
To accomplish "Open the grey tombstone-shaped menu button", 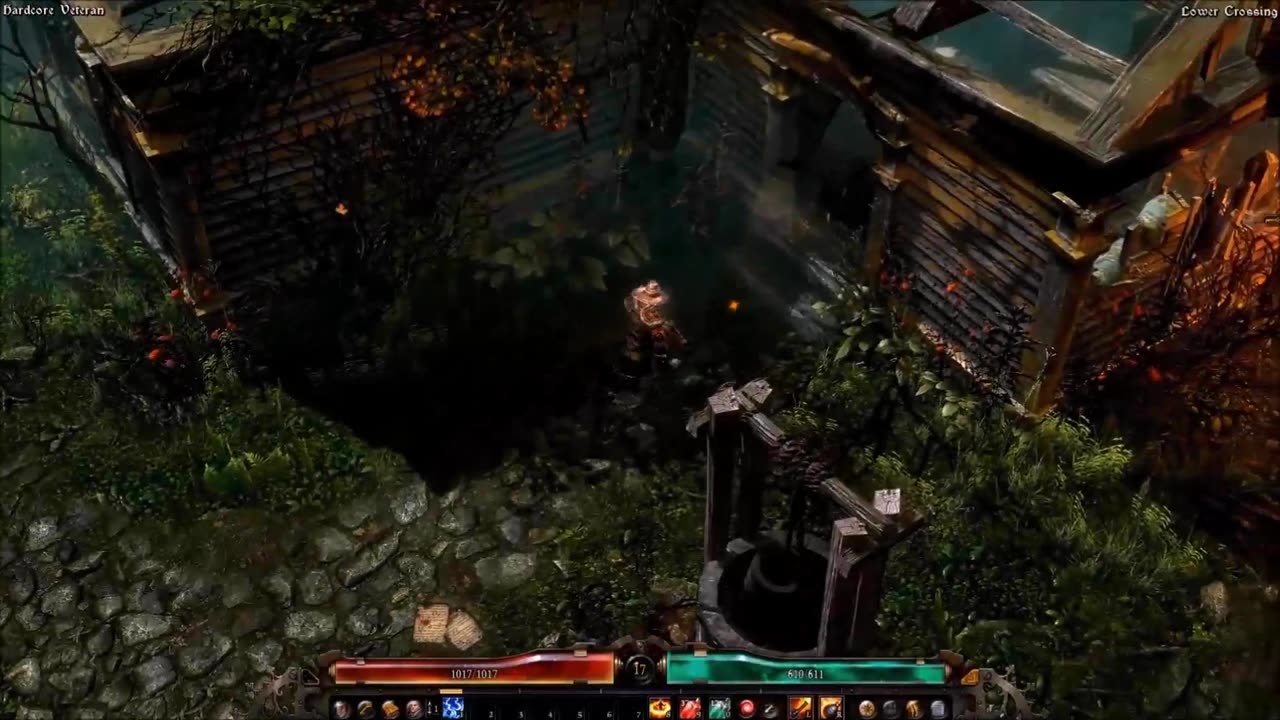I will 937,708.
